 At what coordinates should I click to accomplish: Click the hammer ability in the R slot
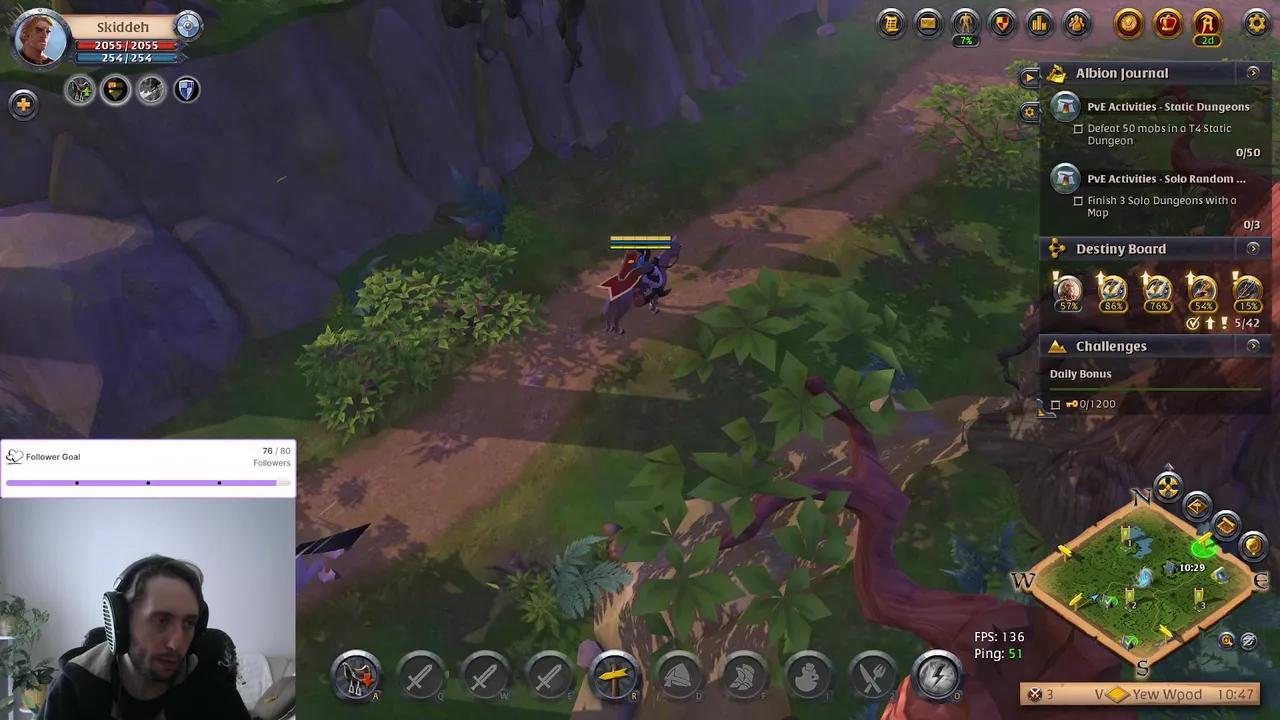[614, 676]
